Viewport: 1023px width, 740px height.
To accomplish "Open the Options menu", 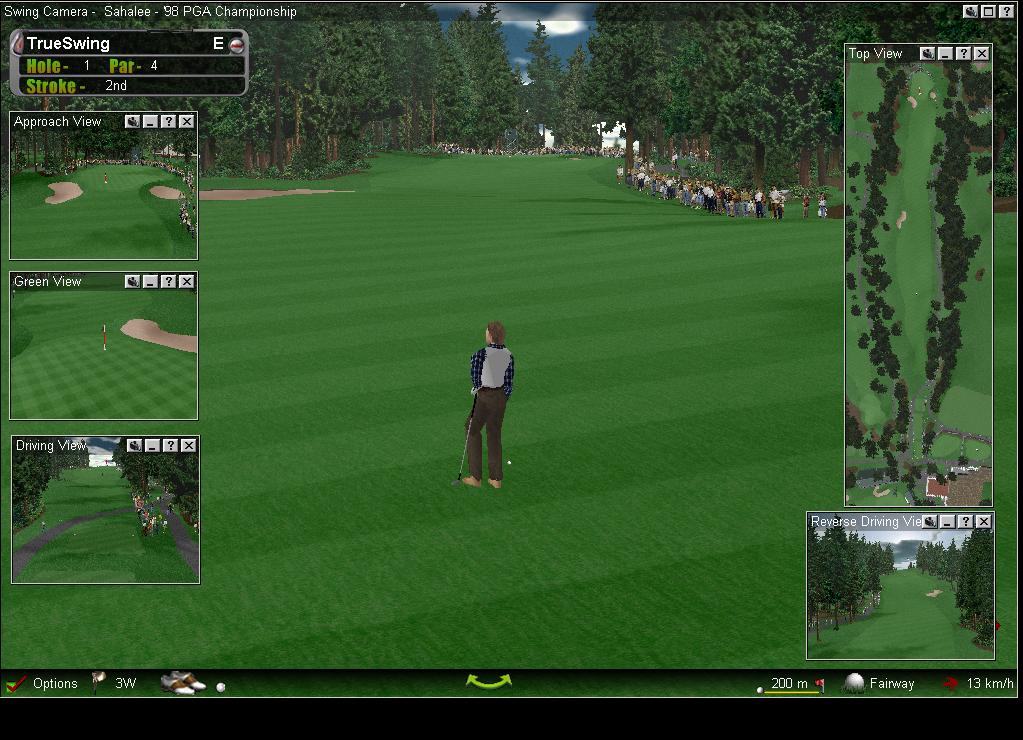I will pos(54,684).
